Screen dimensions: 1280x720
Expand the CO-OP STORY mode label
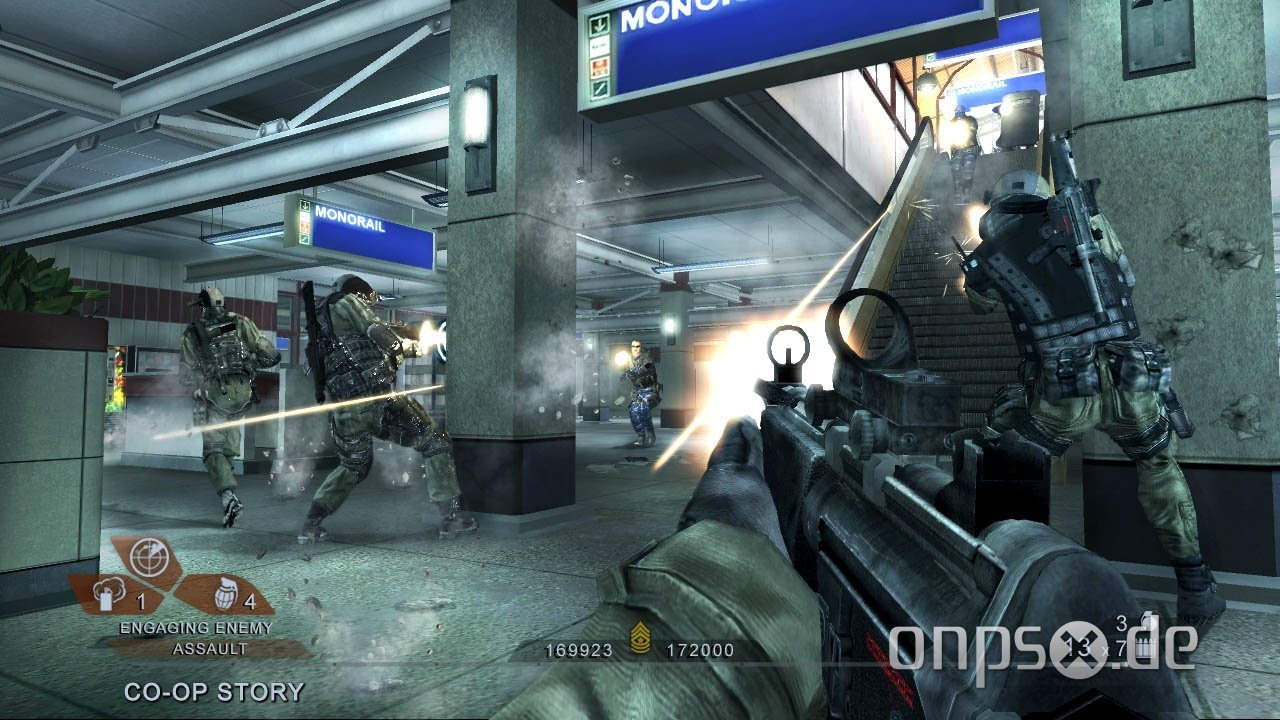(x=216, y=690)
